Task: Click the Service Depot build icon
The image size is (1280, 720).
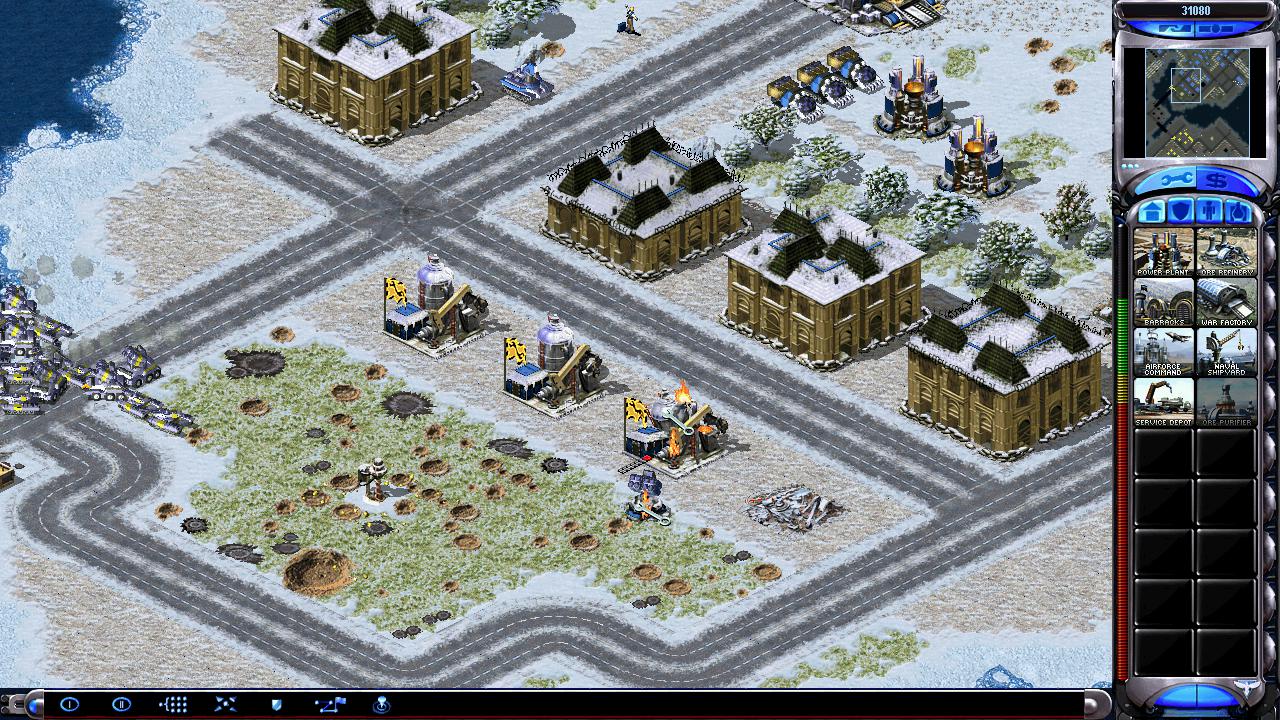Action: click(x=1163, y=402)
